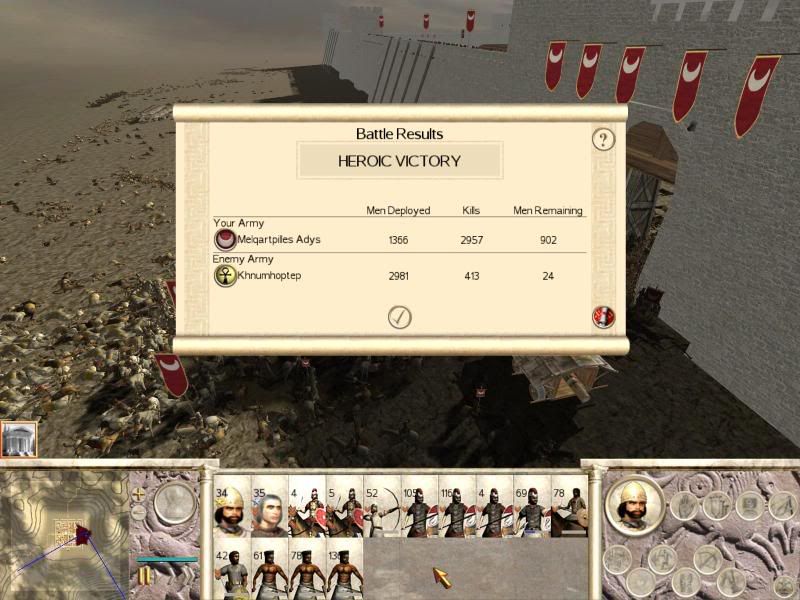This screenshot has height=600, width=800.
Task: Click the red round button on the scroll
Action: pyautogui.click(x=603, y=317)
